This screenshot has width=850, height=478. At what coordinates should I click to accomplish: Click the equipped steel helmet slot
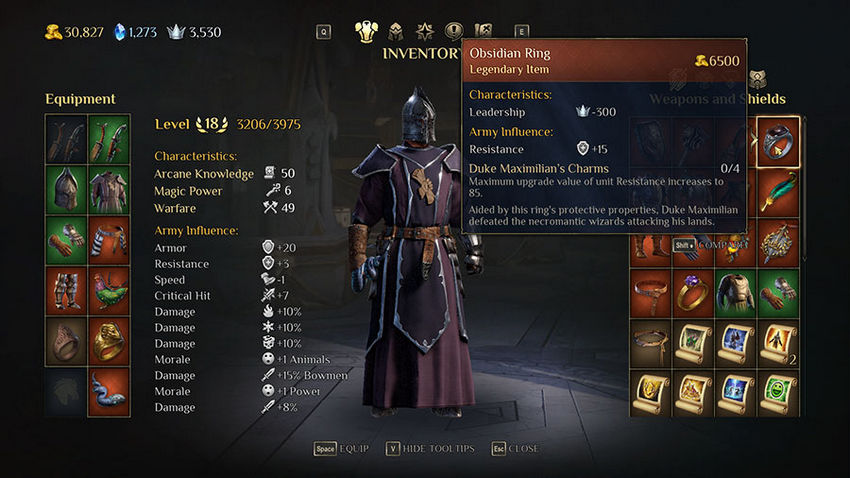(66, 188)
